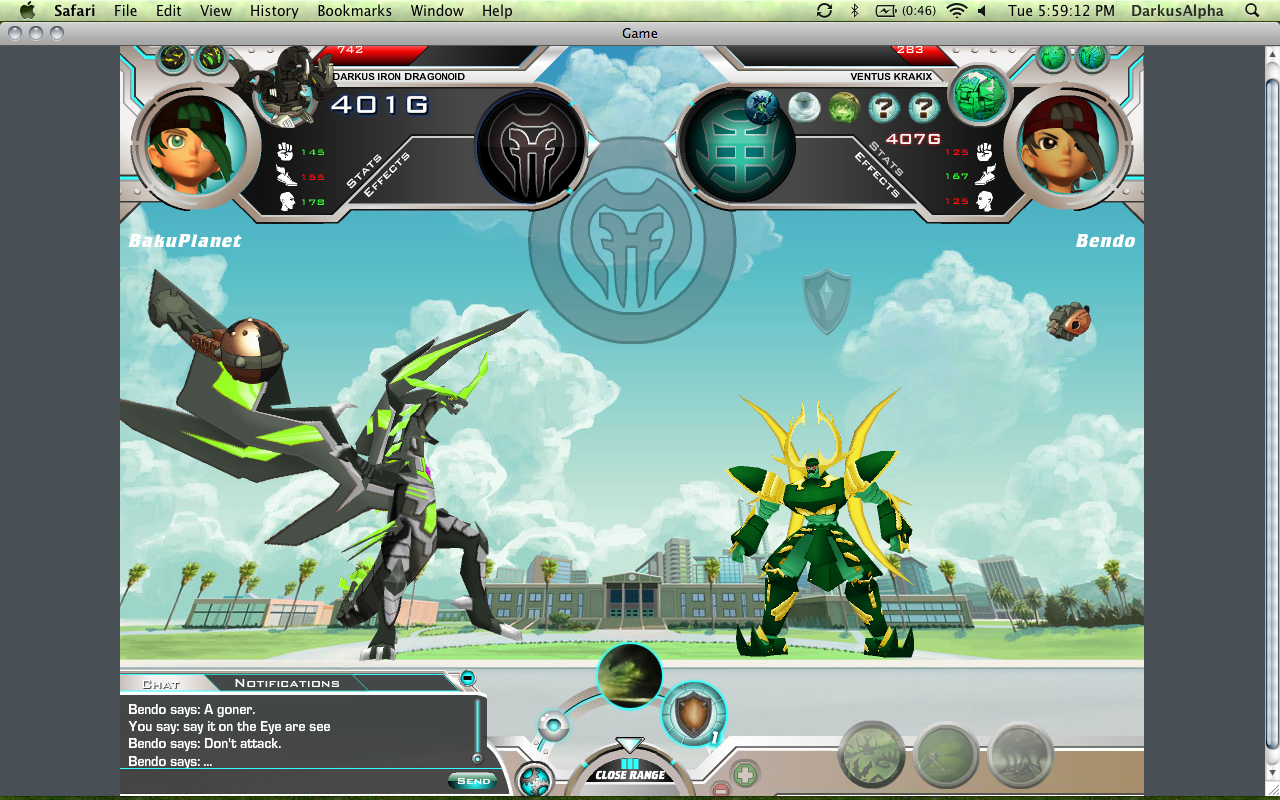Viewport: 1280px width, 800px height.
Task: Click BakuPlanet's green-haired player portrait
Action: point(190,143)
